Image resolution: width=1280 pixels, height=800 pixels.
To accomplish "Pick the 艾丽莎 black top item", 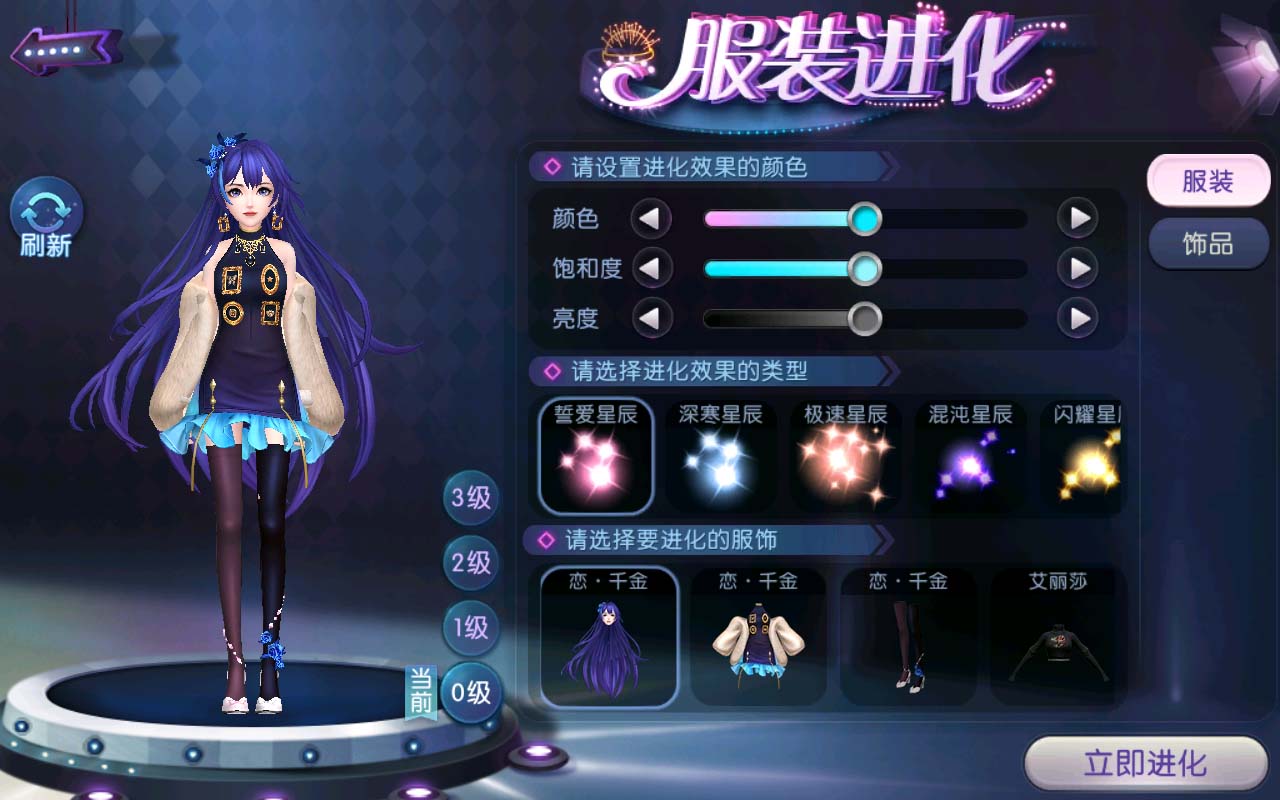I will coord(1058,637).
